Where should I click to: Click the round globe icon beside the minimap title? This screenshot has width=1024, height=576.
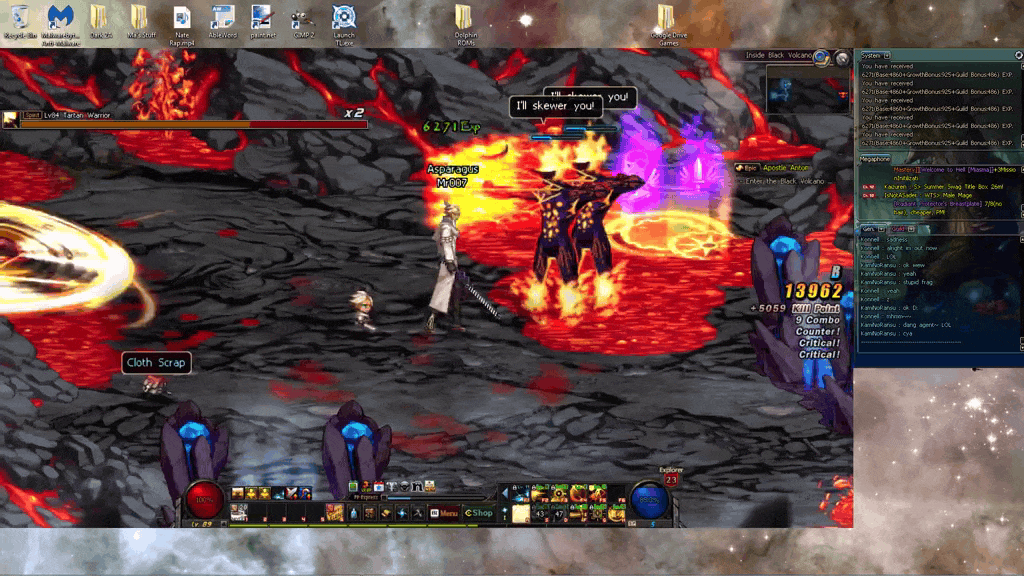(x=822, y=57)
